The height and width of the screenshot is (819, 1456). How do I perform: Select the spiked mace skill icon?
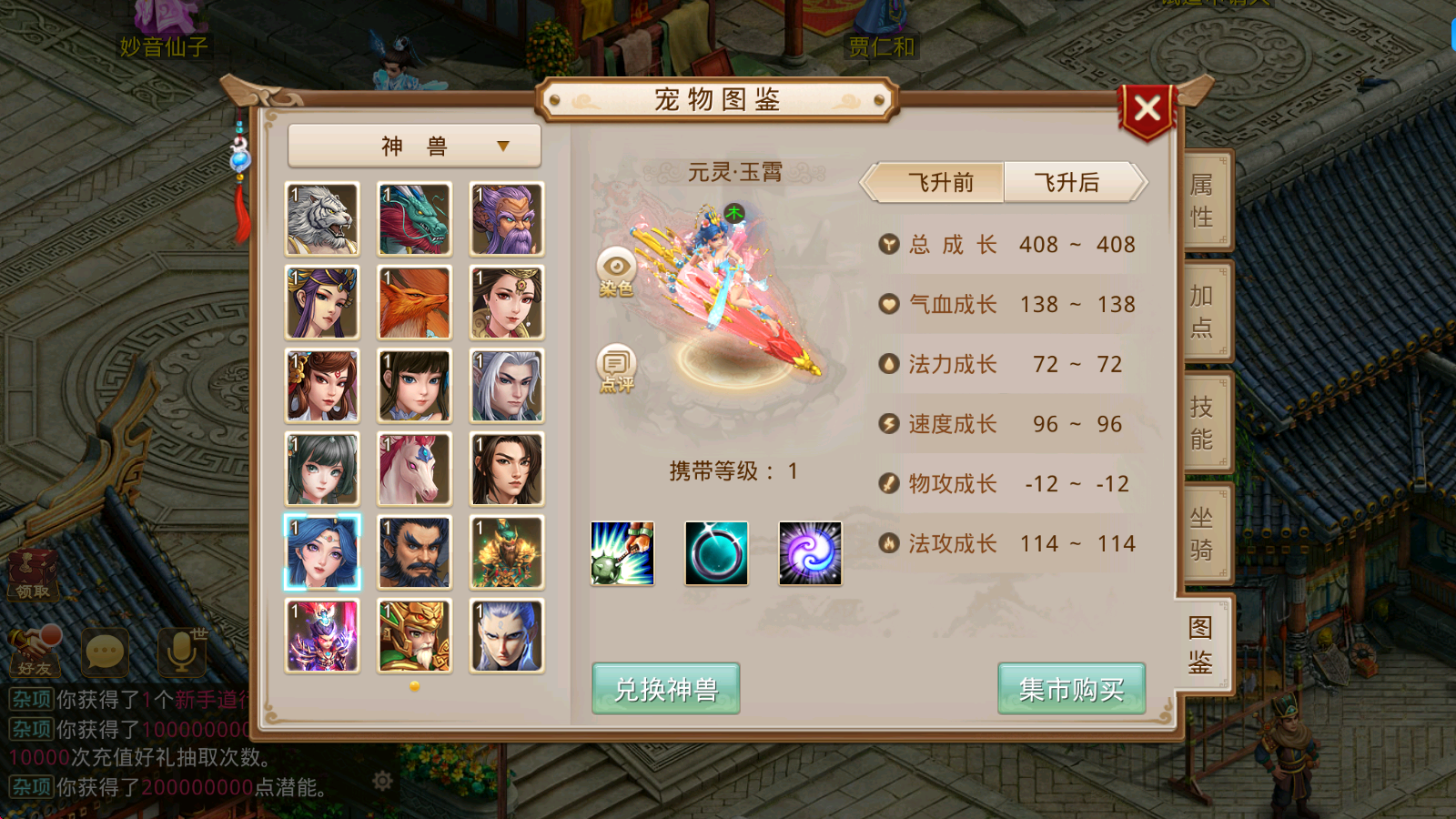[622, 554]
